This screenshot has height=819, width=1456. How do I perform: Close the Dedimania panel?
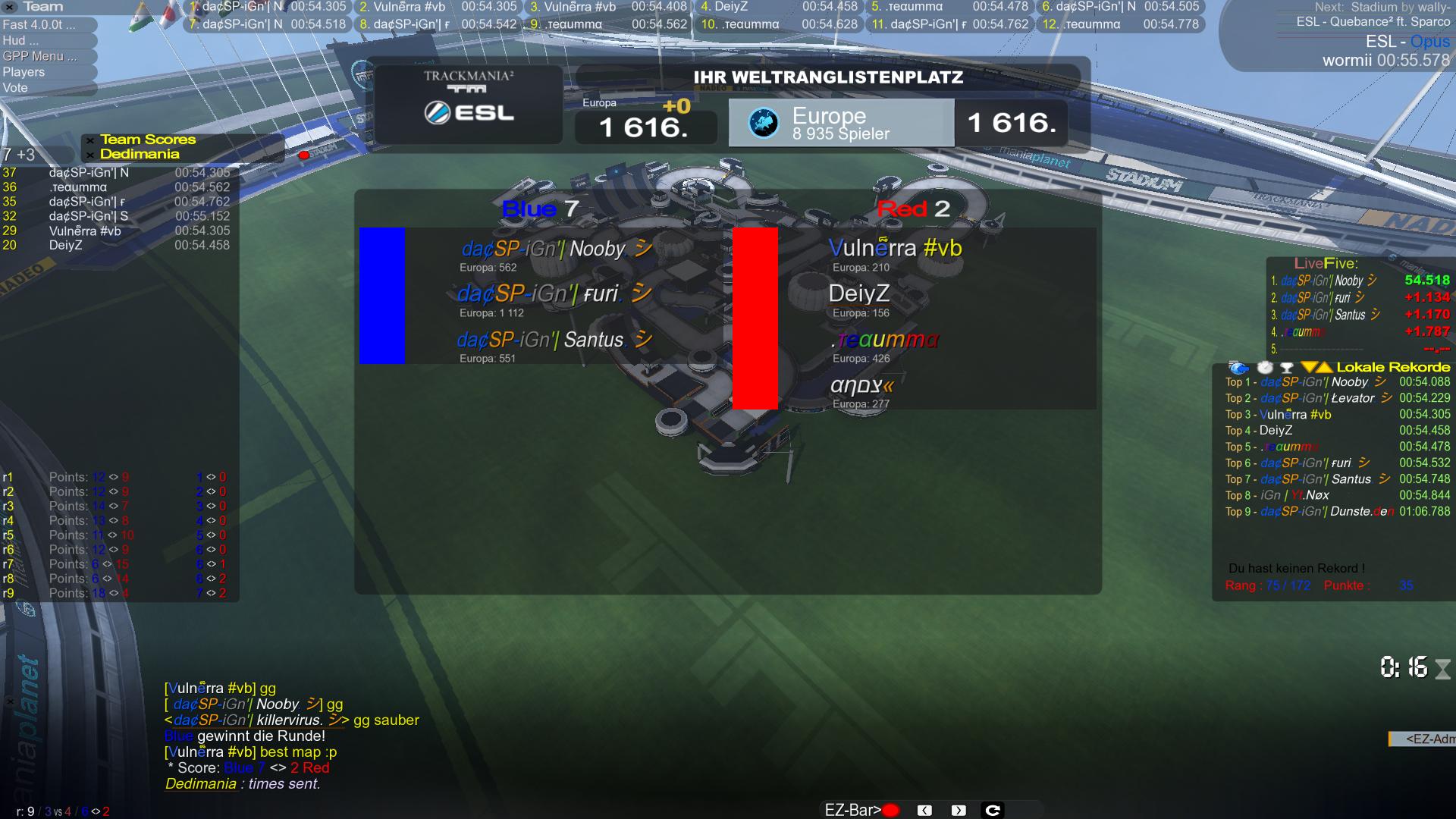coord(90,155)
